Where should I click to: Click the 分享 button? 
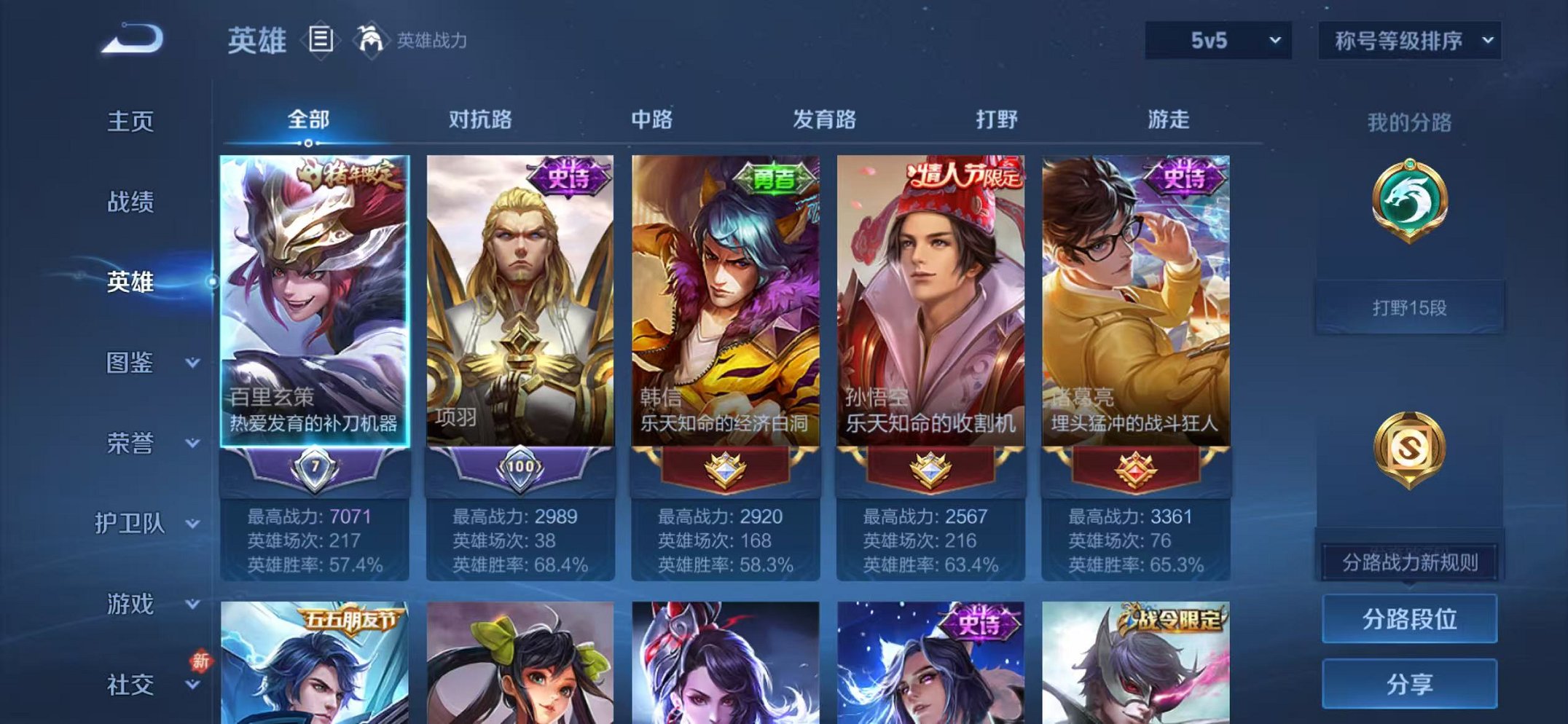tap(1411, 685)
